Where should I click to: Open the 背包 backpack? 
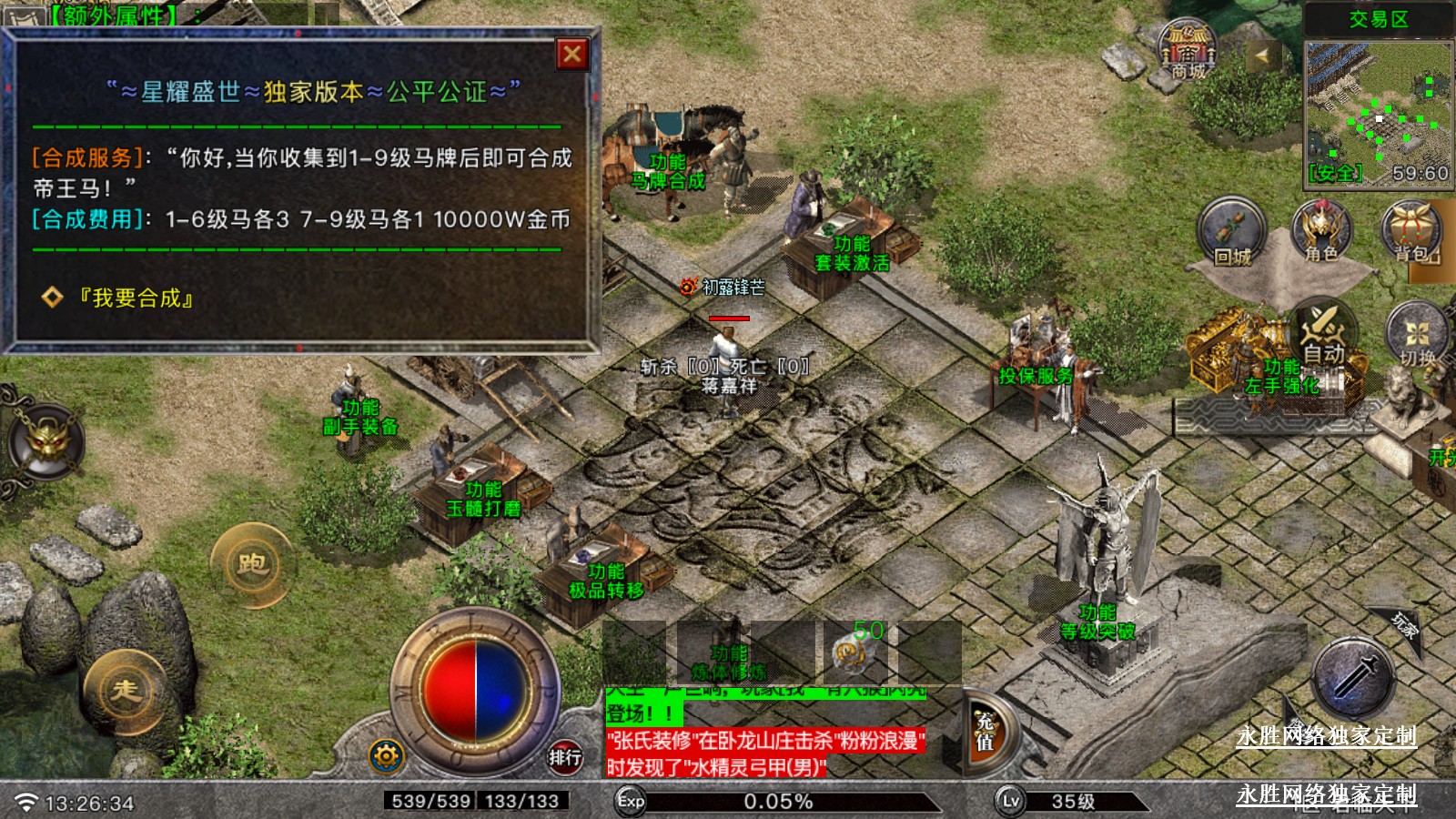coord(1413,233)
